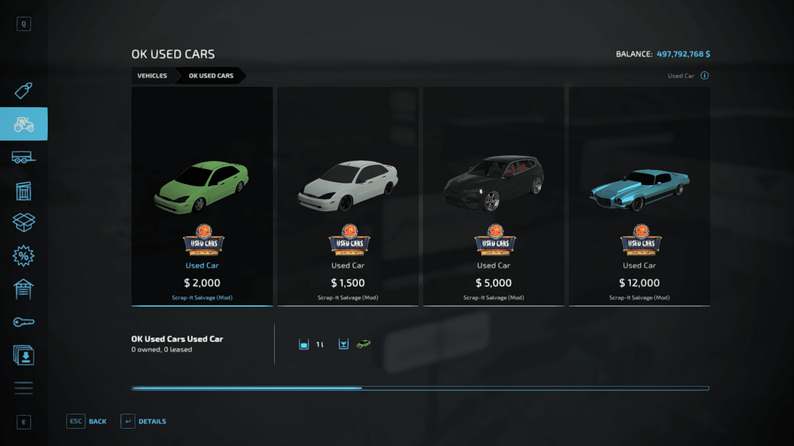Open the percent sales category
794x446 pixels.
24,256
